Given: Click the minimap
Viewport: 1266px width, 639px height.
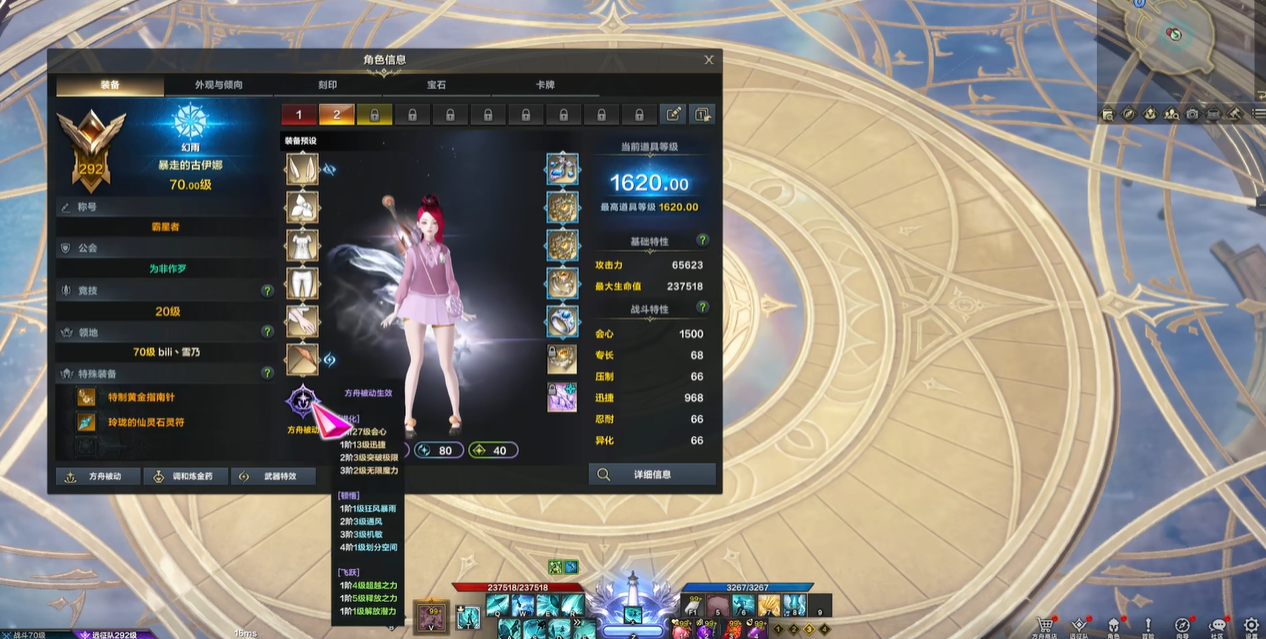Looking at the screenshot, I should coord(1179,45).
